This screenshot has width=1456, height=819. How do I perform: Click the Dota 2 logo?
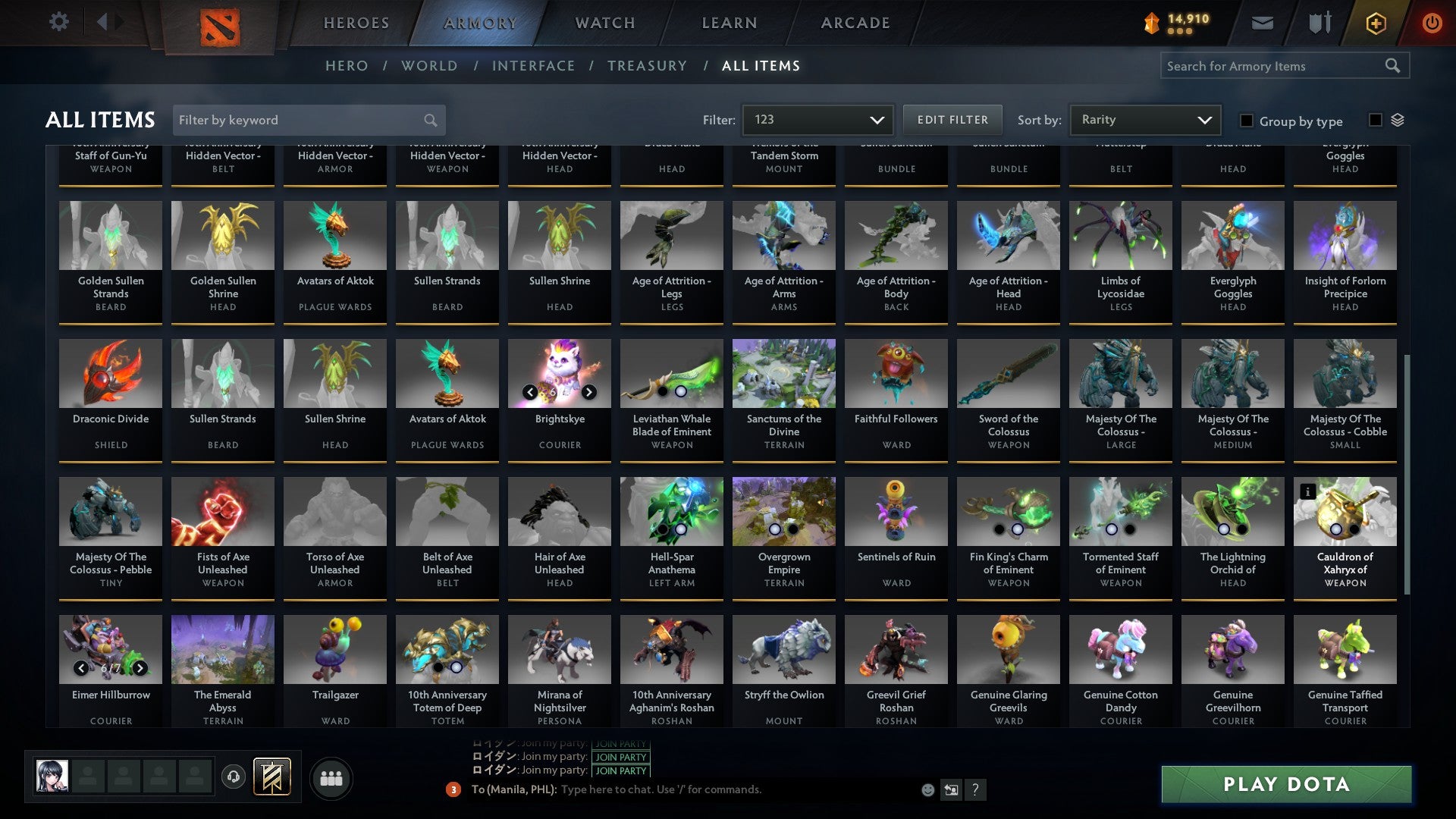[221, 25]
